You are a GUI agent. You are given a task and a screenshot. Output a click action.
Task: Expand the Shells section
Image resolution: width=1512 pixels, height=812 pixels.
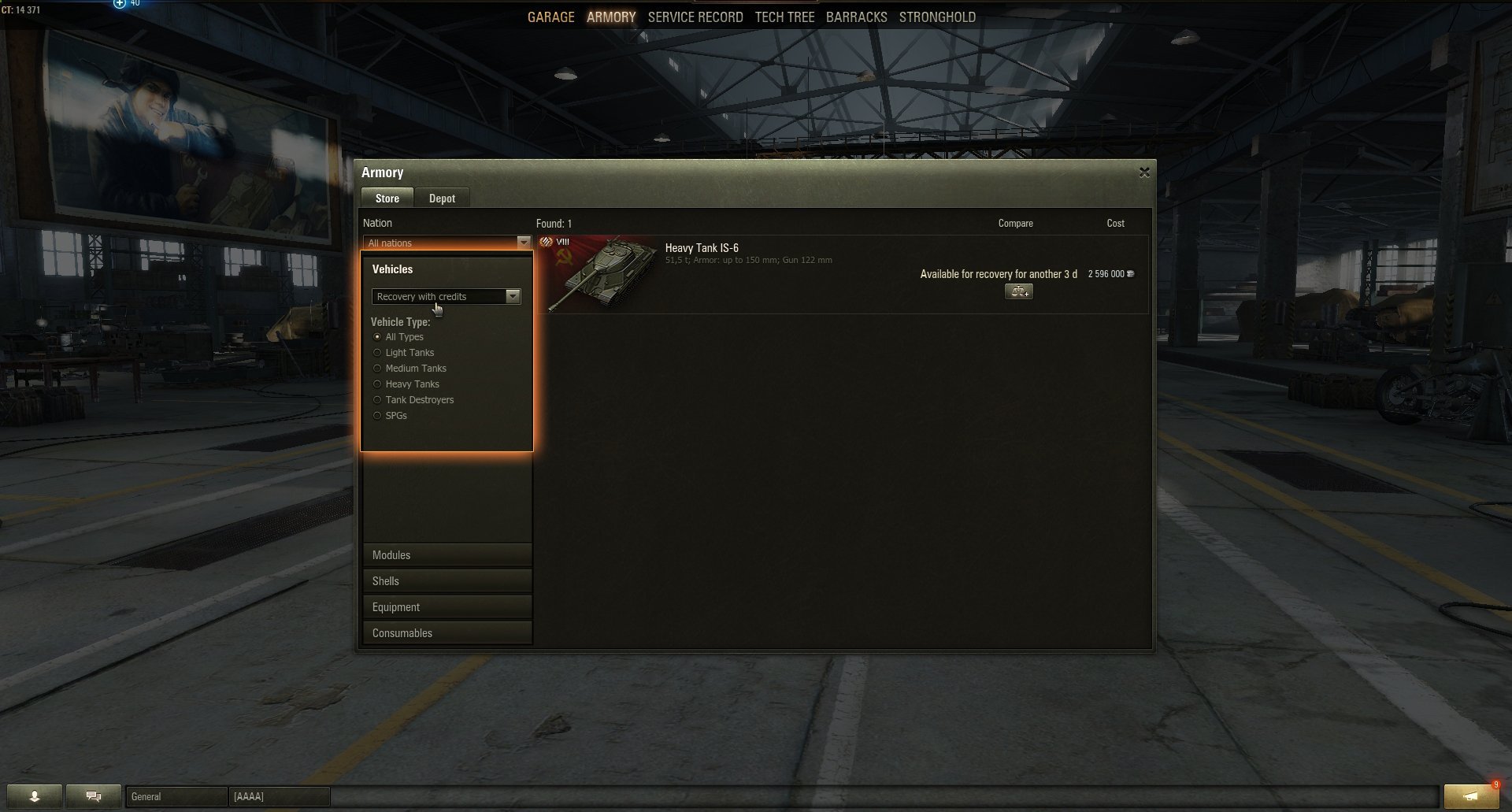coord(447,581)
